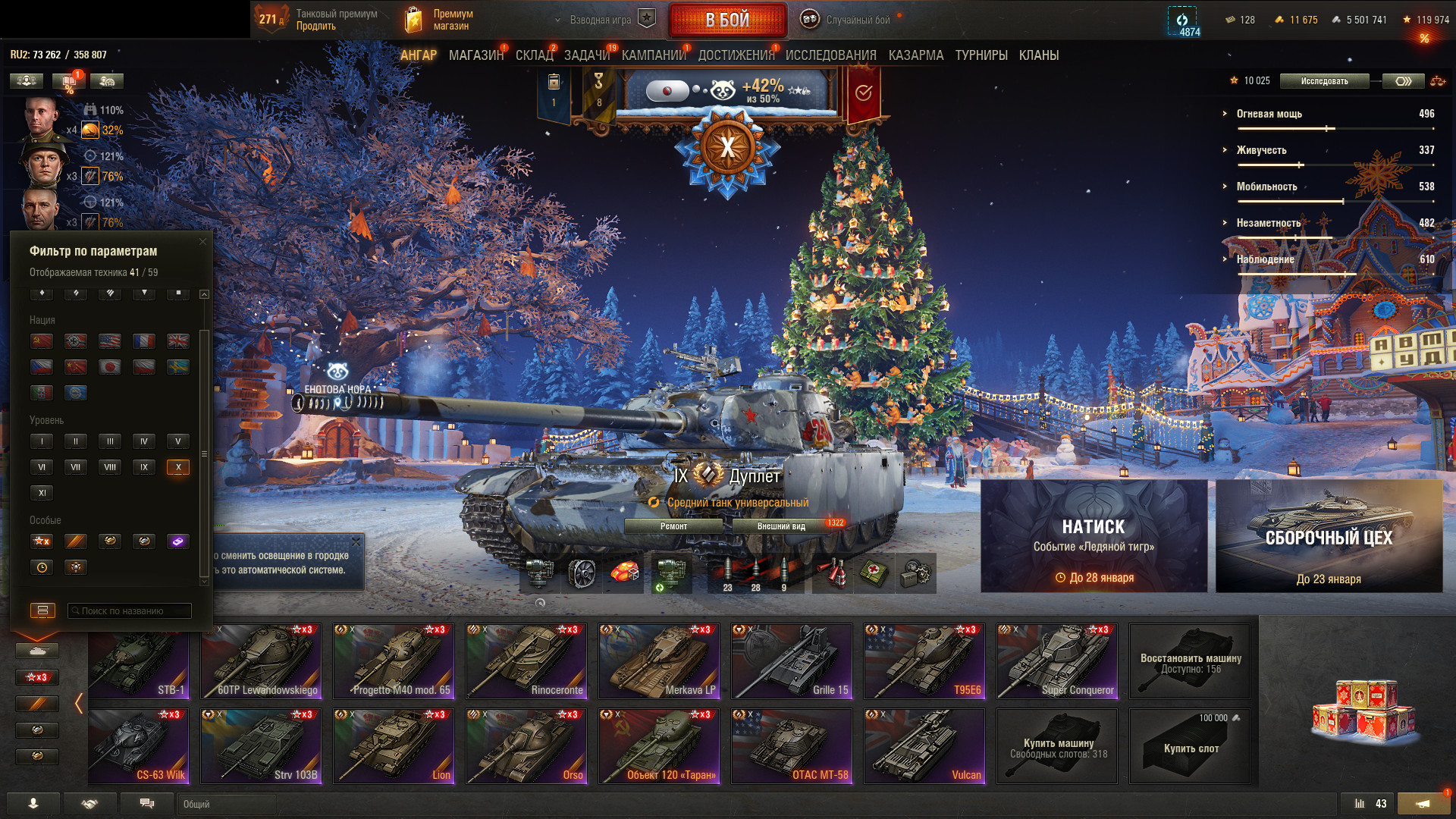Toggle the tier X filter
This screenshot has height=819, width=1456.
click(178, 467)
